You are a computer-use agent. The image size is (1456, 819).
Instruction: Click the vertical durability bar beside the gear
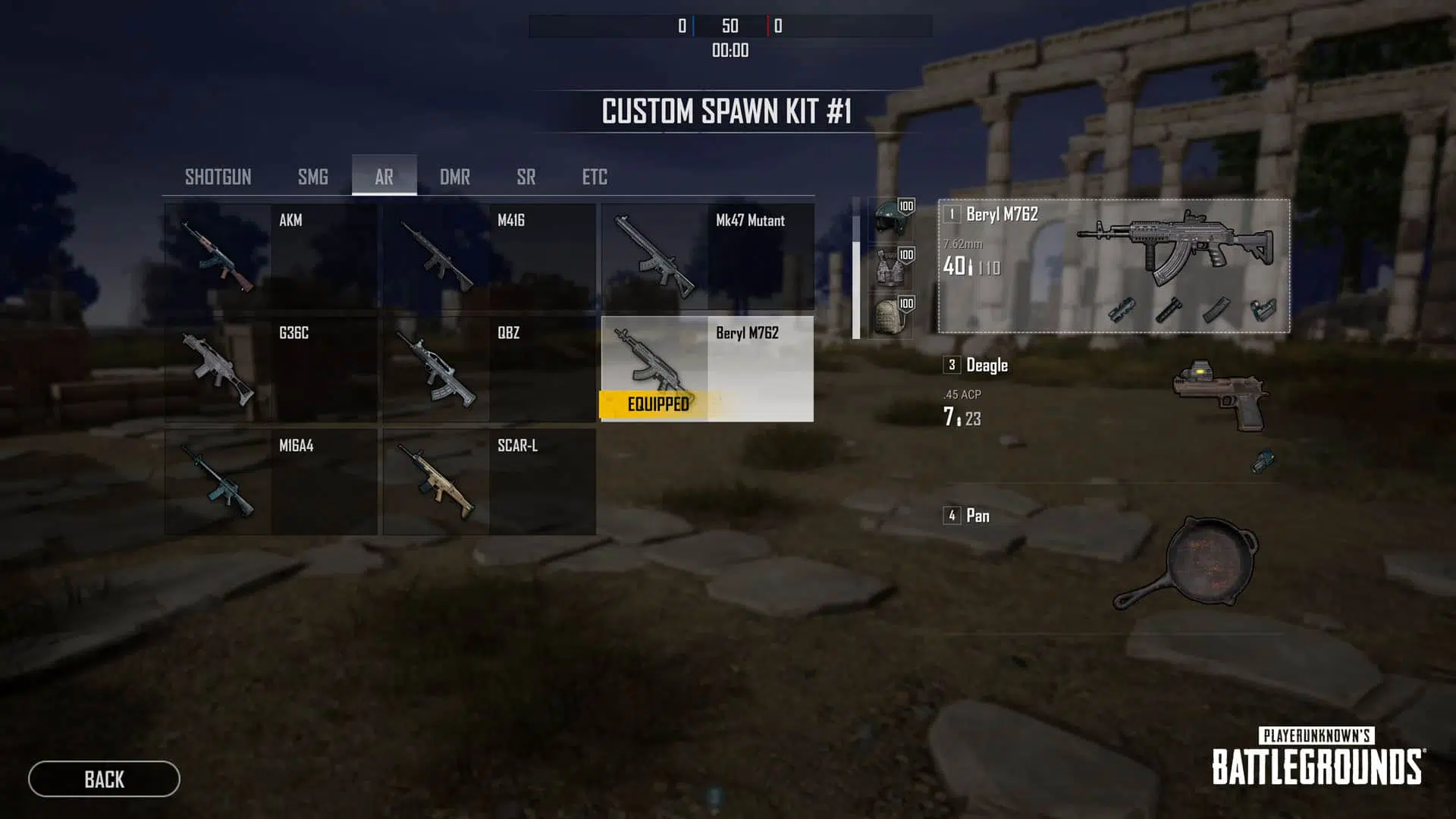click(x=854, y=265)
